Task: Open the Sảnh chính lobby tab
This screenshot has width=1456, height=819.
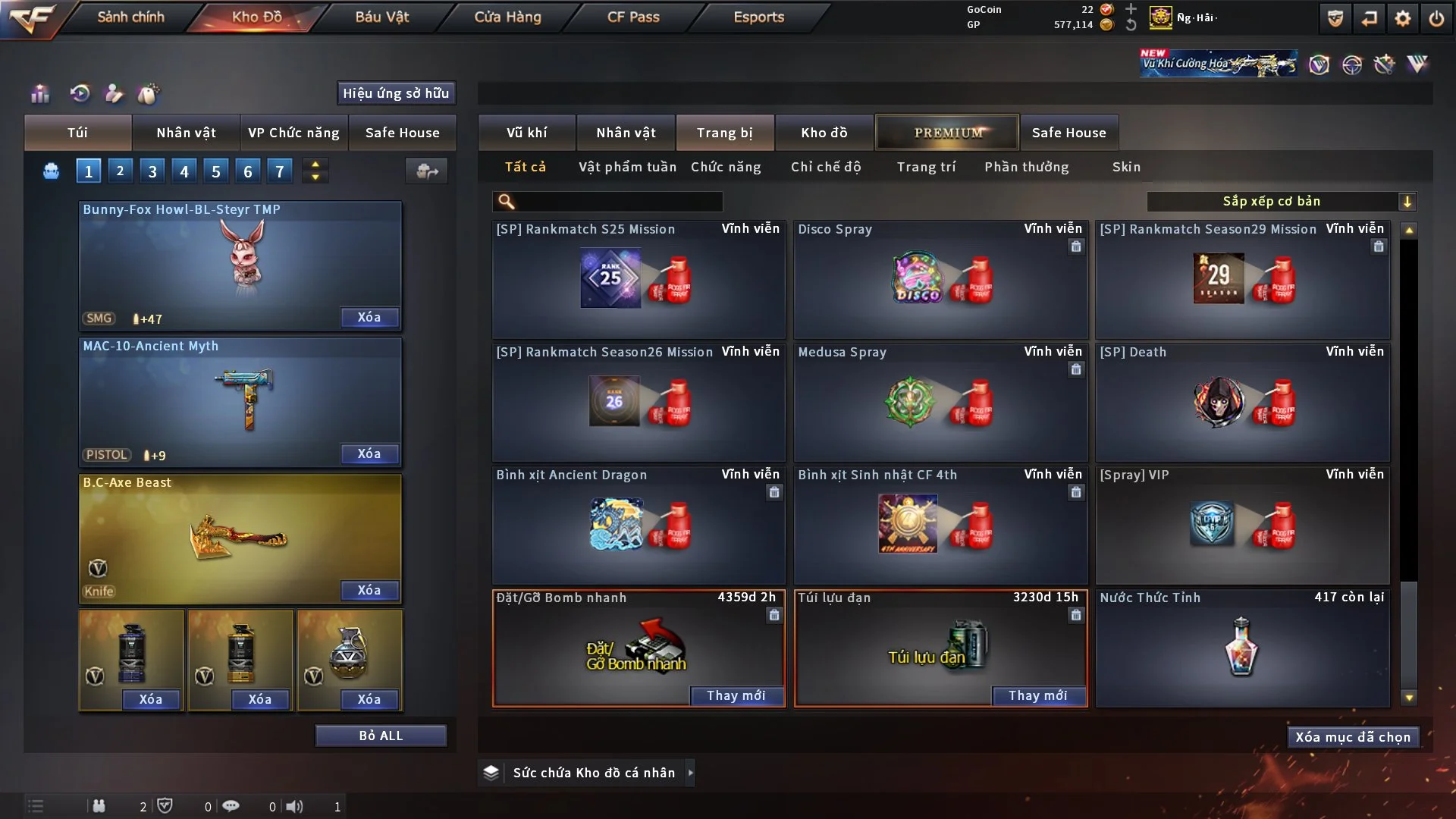Action: click(x=130, y=17)
